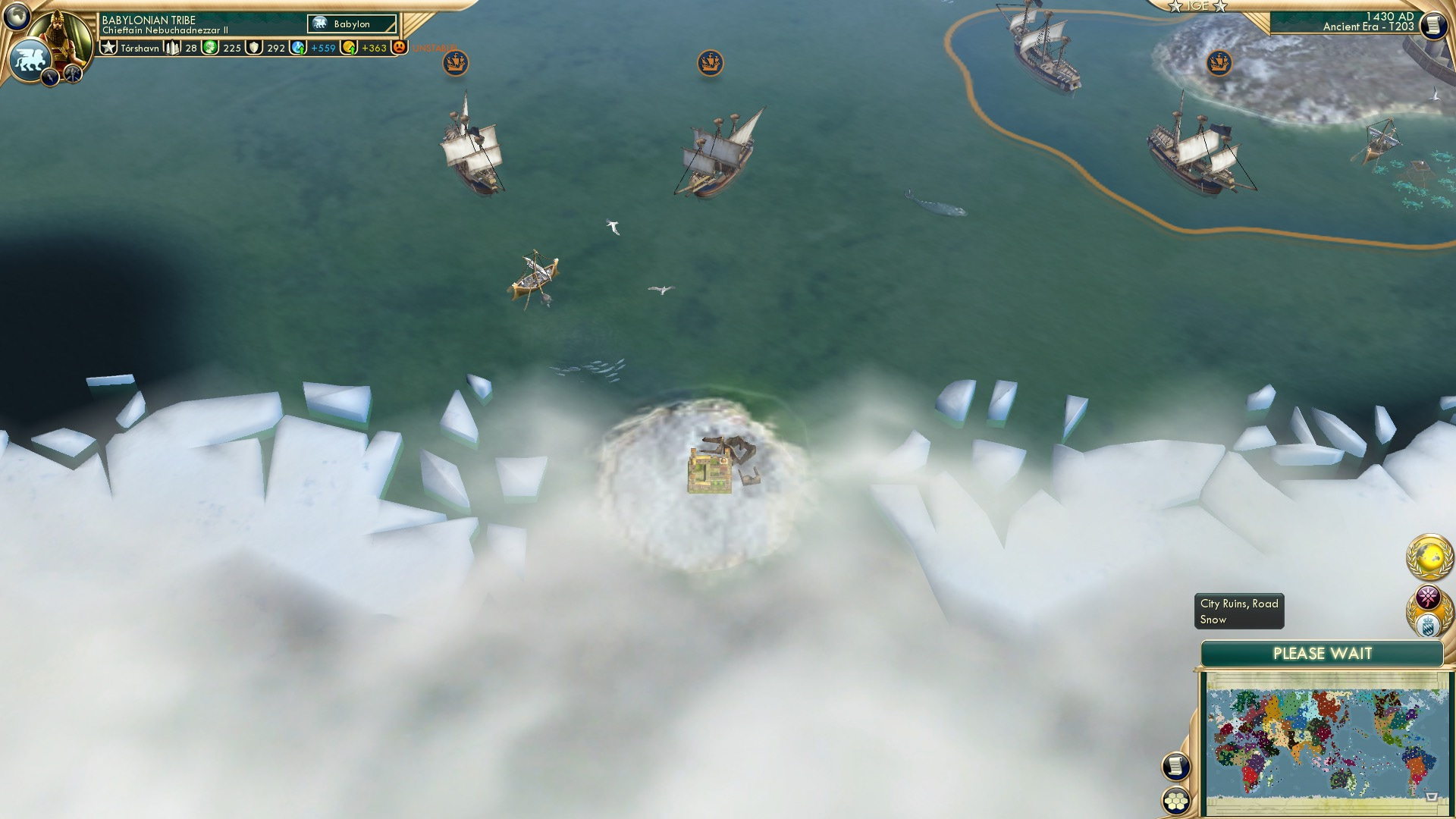Viewport: 1456px width, 819px height.
Task: Open the notification log scroll icon
Action: (1176, 767)
